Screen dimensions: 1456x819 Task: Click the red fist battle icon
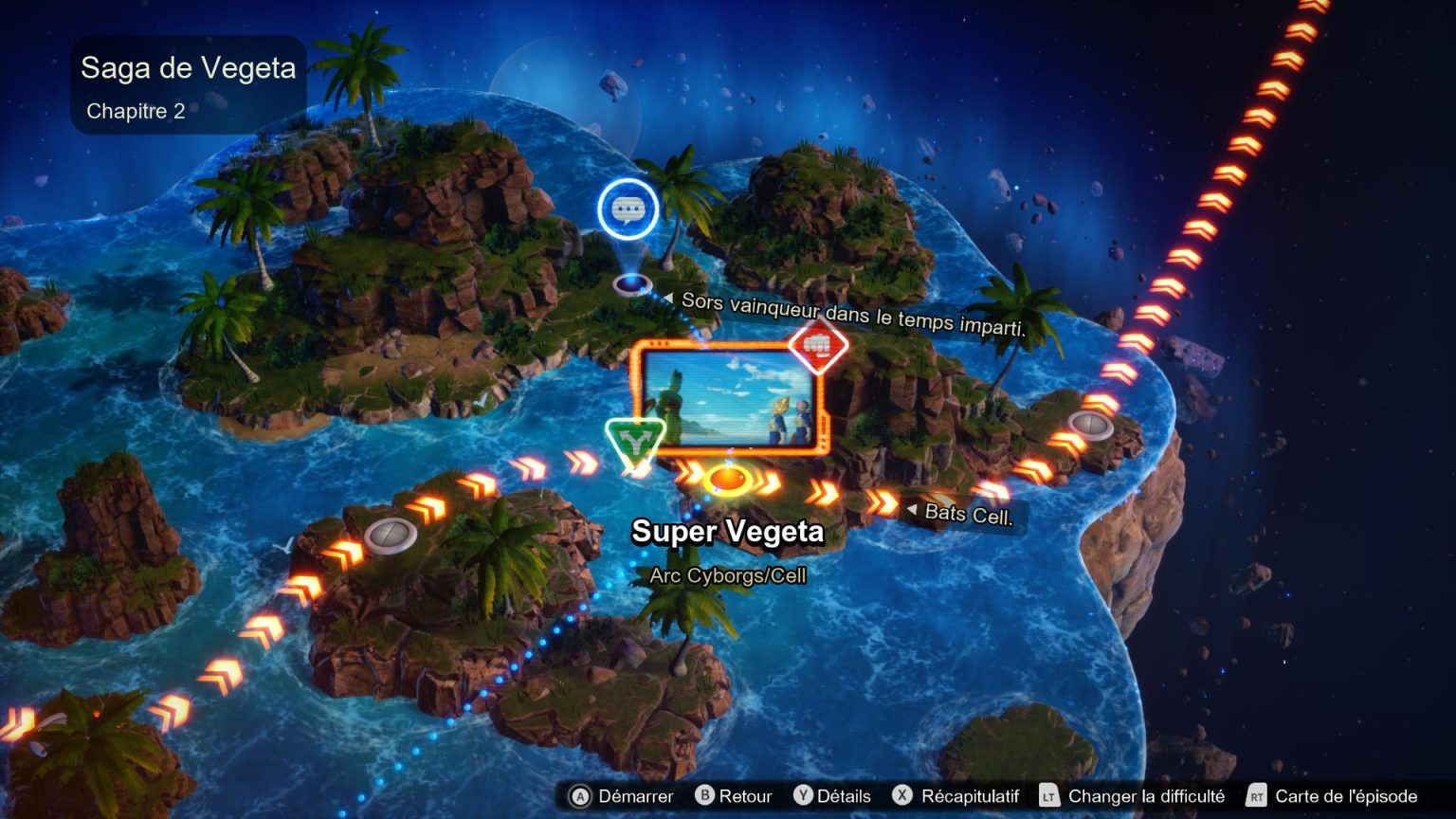pyautogui.click(x=817, y=346)
